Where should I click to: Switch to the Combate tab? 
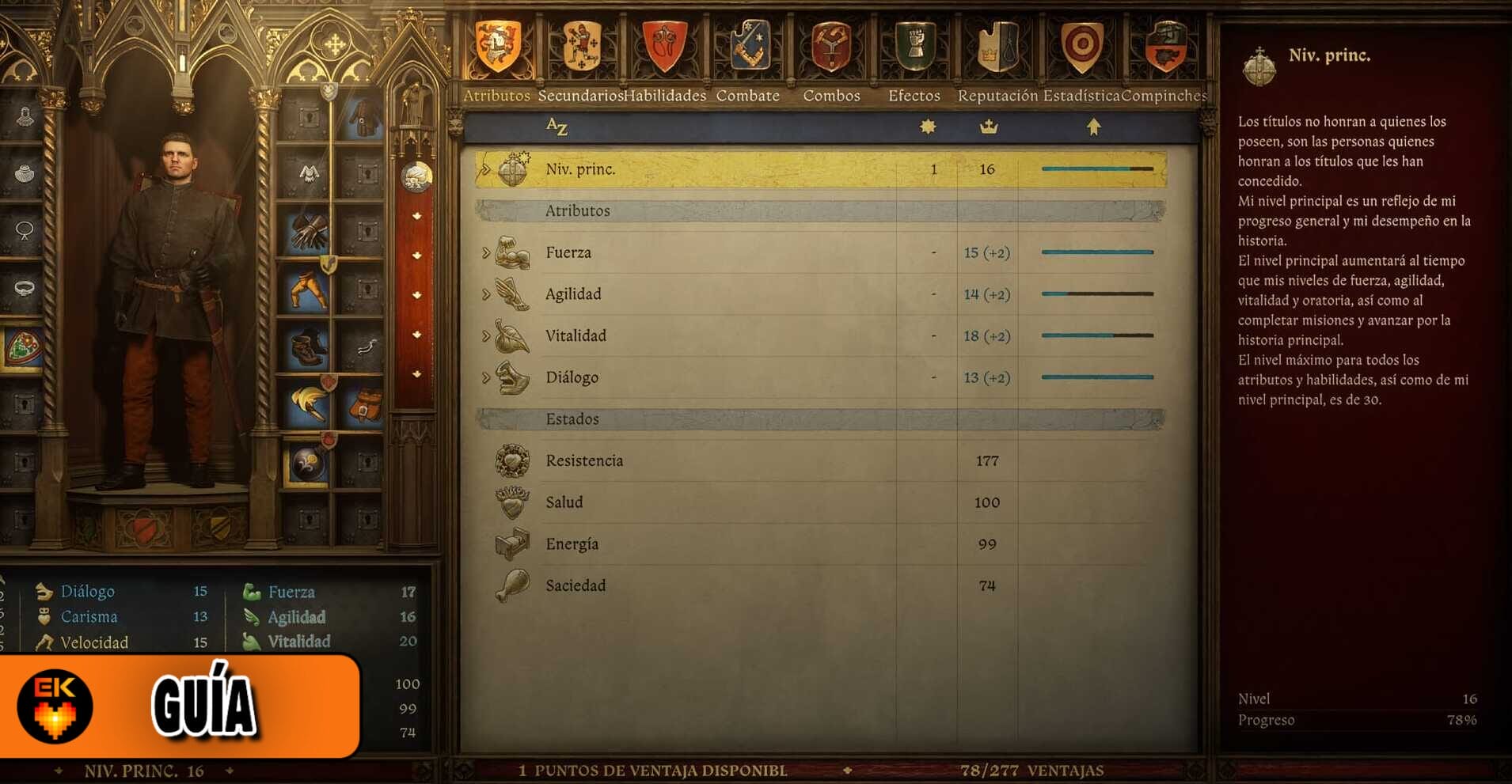pos(747,95)
